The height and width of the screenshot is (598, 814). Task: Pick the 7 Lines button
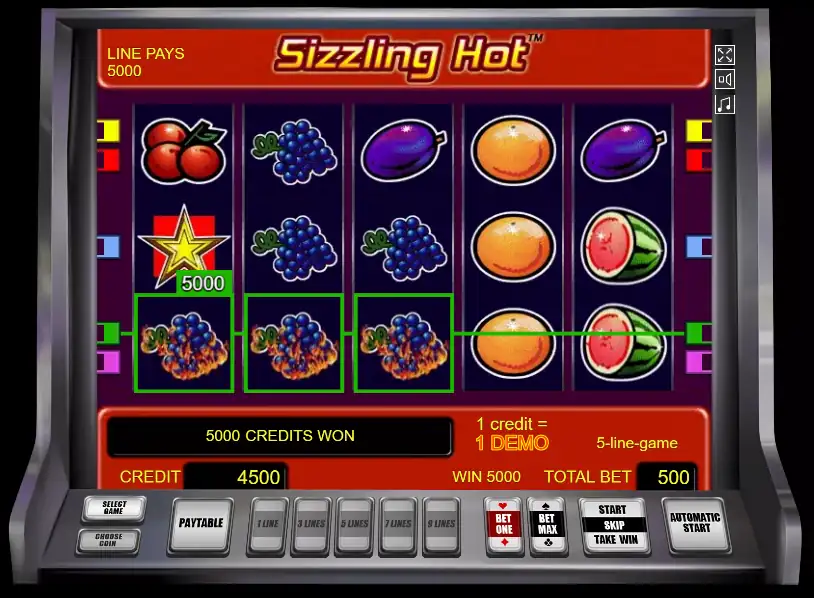point(398,524)
